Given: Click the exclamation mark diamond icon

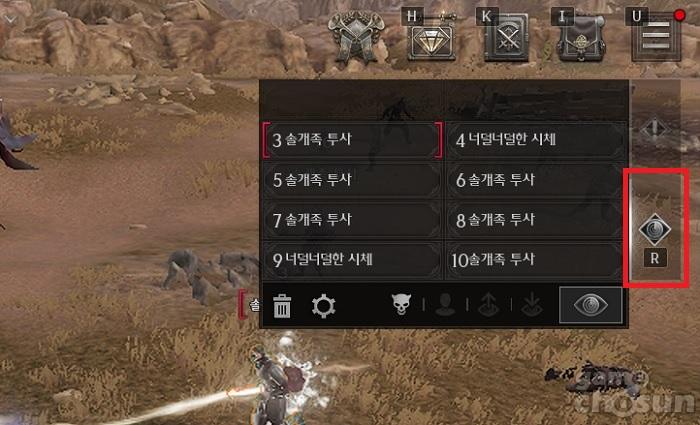Looking at the screenshot, I should [x=653, y=131].
